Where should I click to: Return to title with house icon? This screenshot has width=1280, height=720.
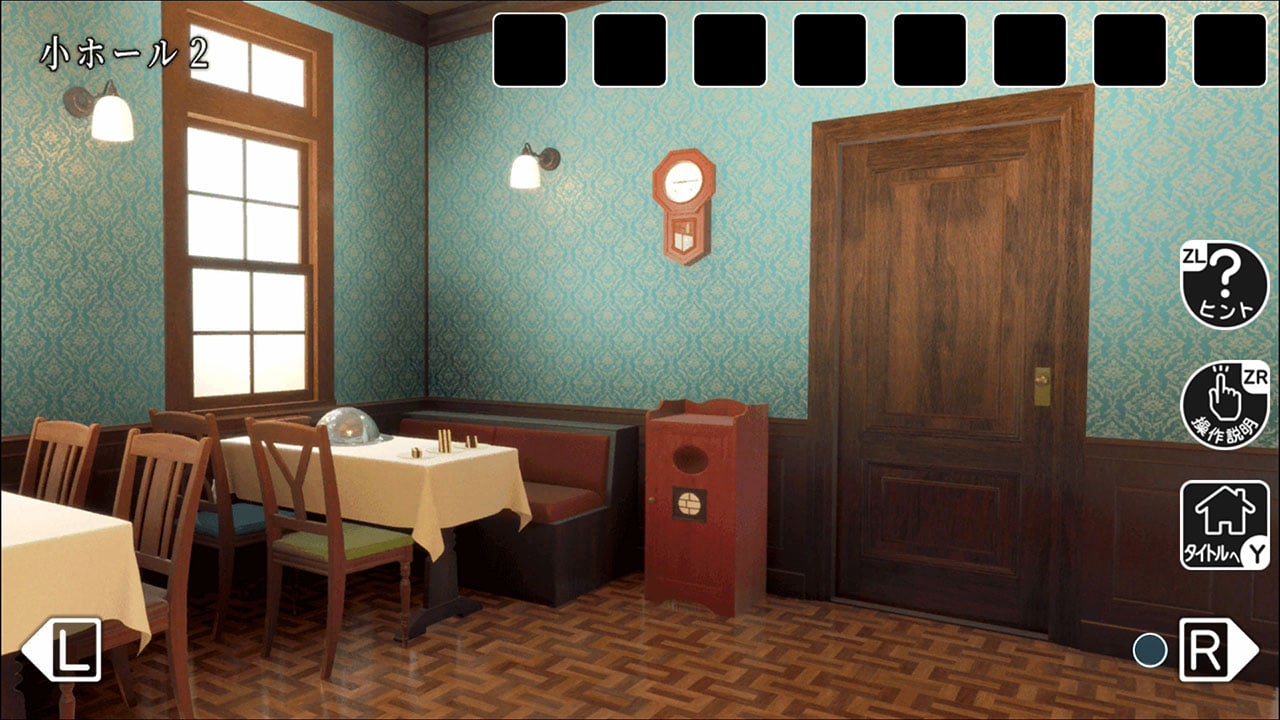coord(1223,525)
